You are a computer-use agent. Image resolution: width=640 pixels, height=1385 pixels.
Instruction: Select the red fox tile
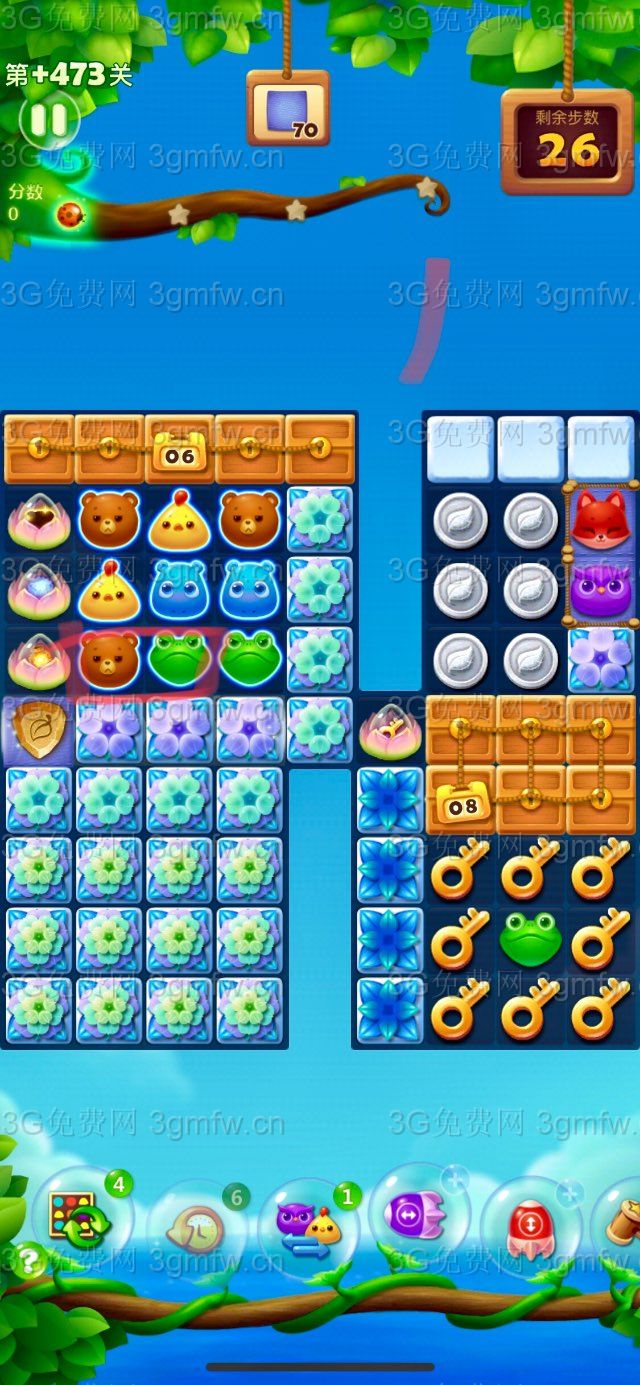(x=599, y=519)
